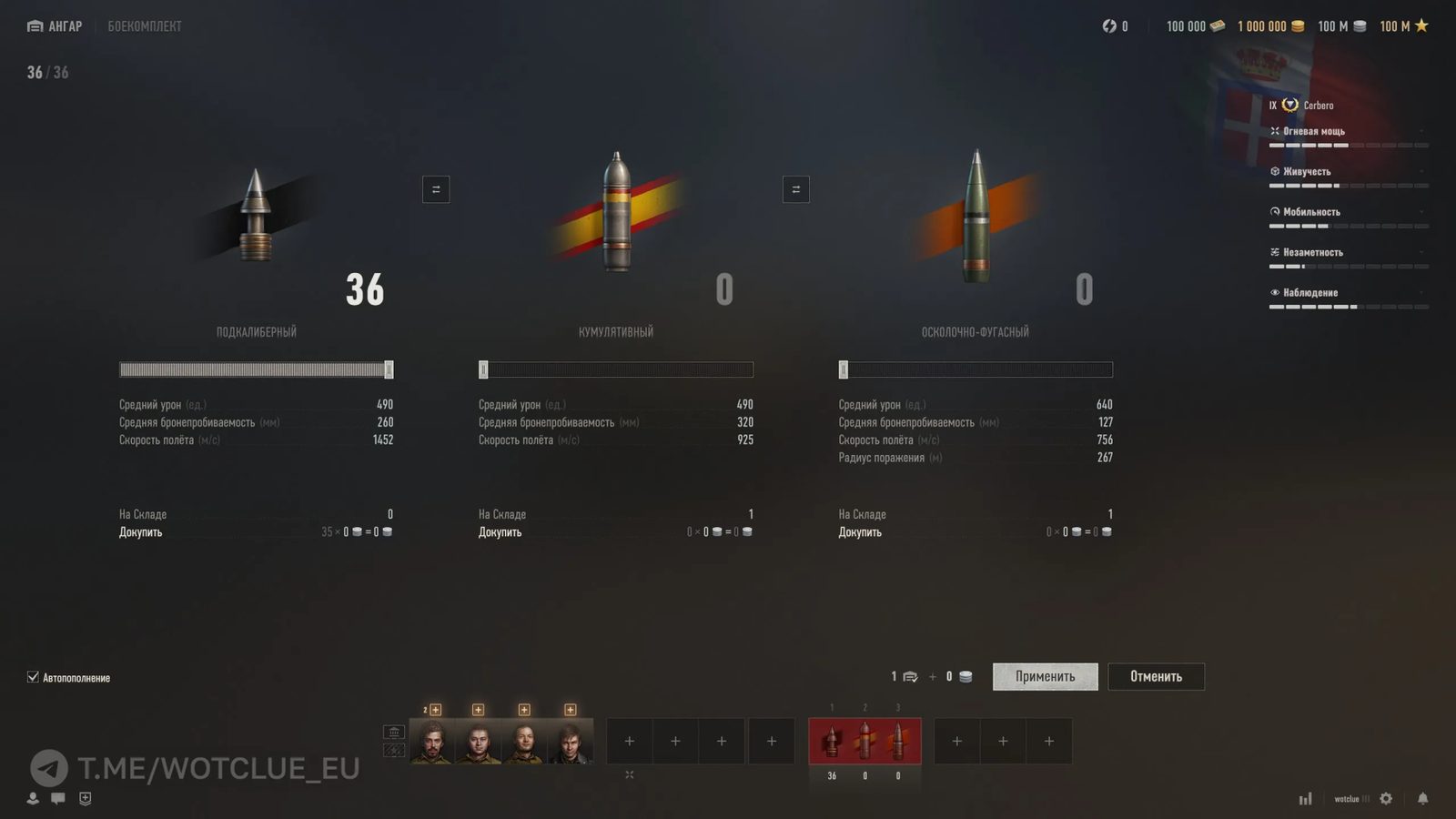Viewport: 1456px width, 819px height.
Task: Toggle shell swap between подкалиберный and кумулятивный
Action: 435,189
